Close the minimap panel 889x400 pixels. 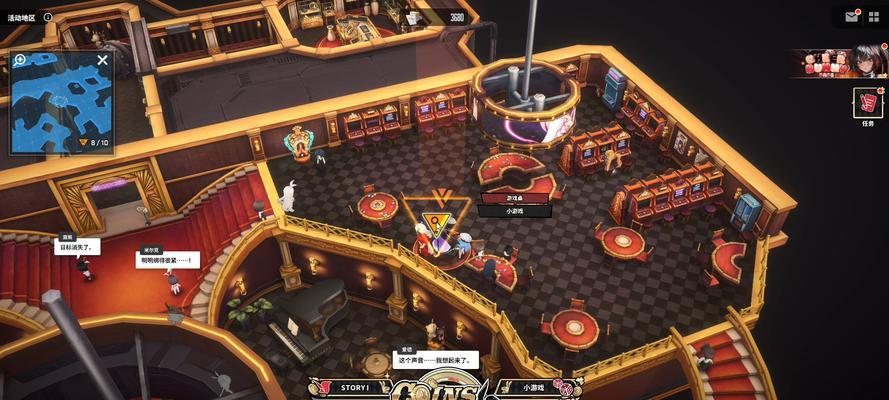click(x=102, y=60)
